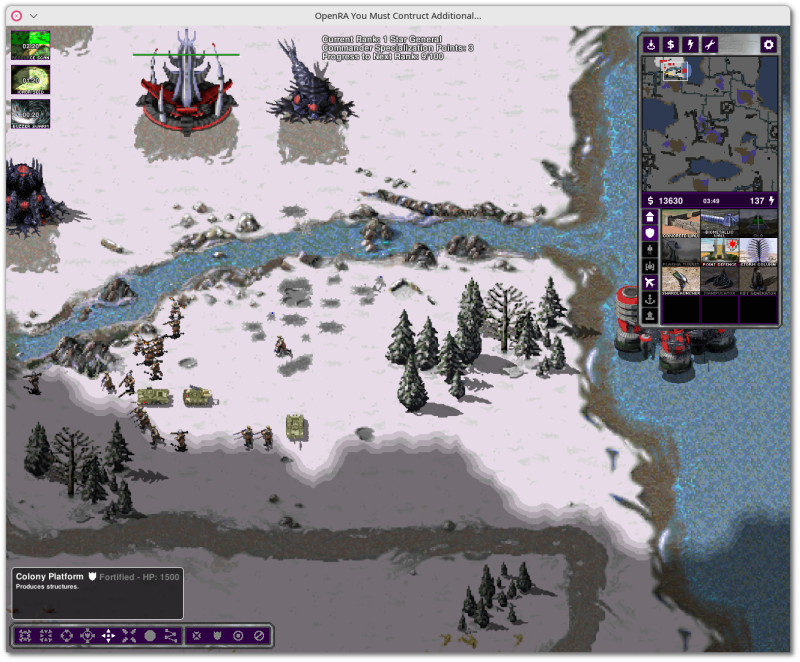Close the OpenRA window
Image resolution: width=800 pixels, height=662 pixels.
click(x=16, y=16)
